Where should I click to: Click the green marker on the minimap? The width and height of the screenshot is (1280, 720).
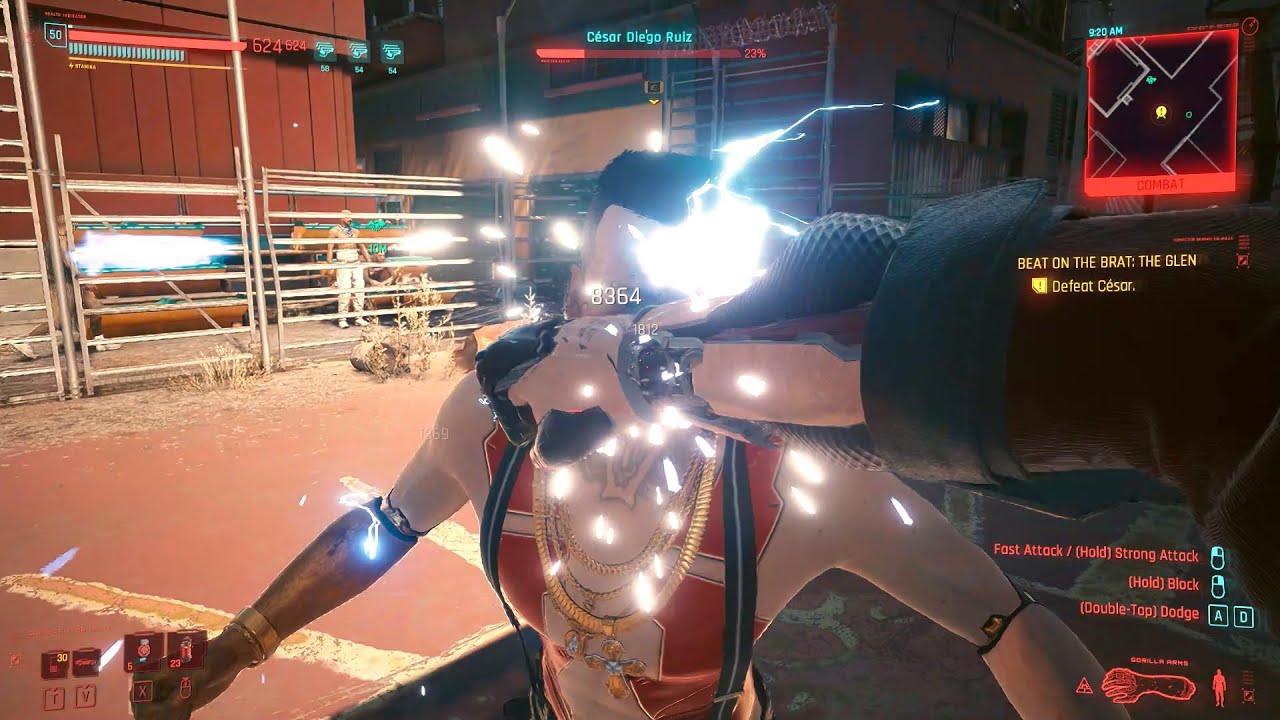point(1188,116)
